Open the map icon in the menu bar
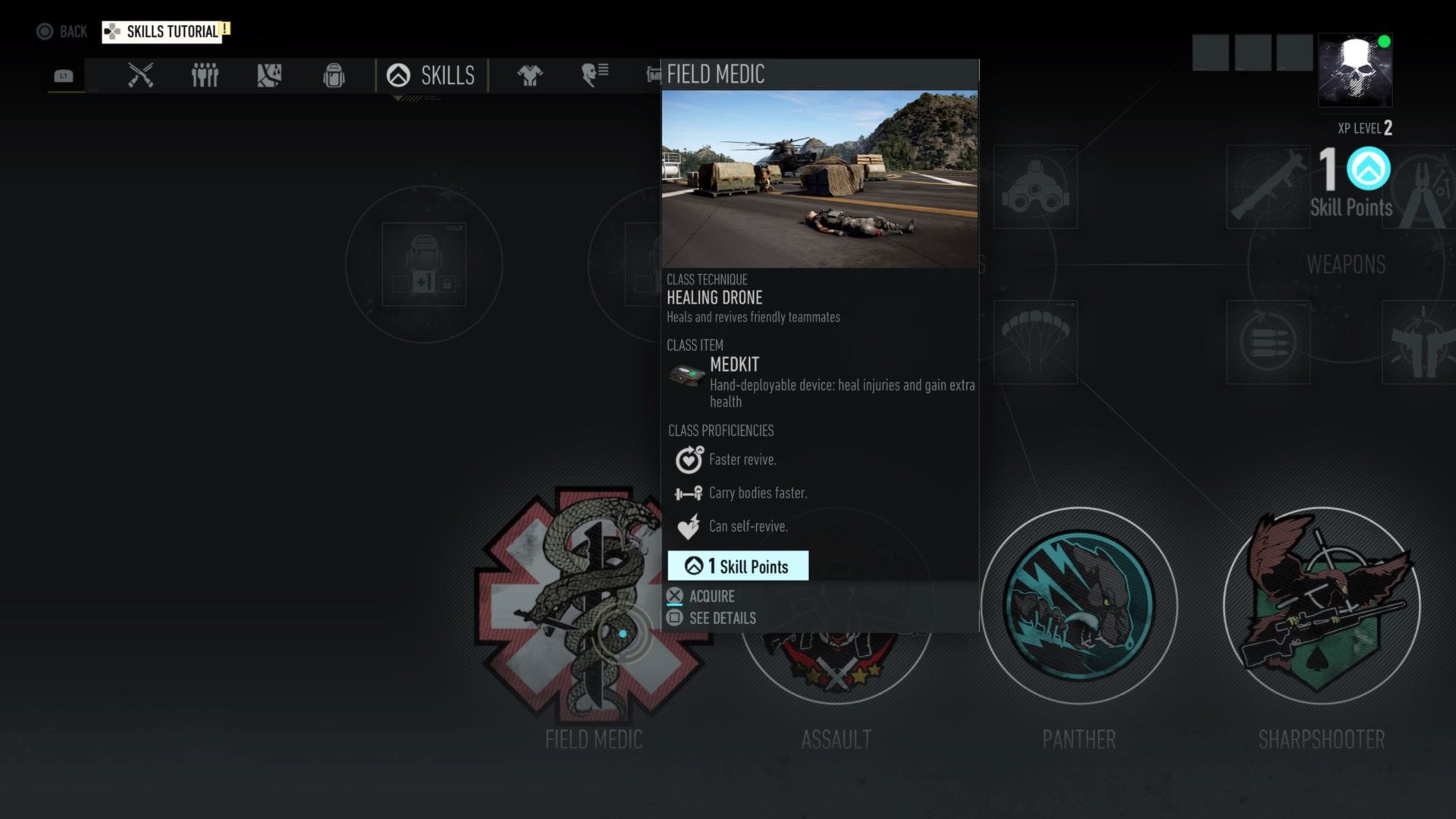Viewport: 1456px width, 819px height. point(268,75)
